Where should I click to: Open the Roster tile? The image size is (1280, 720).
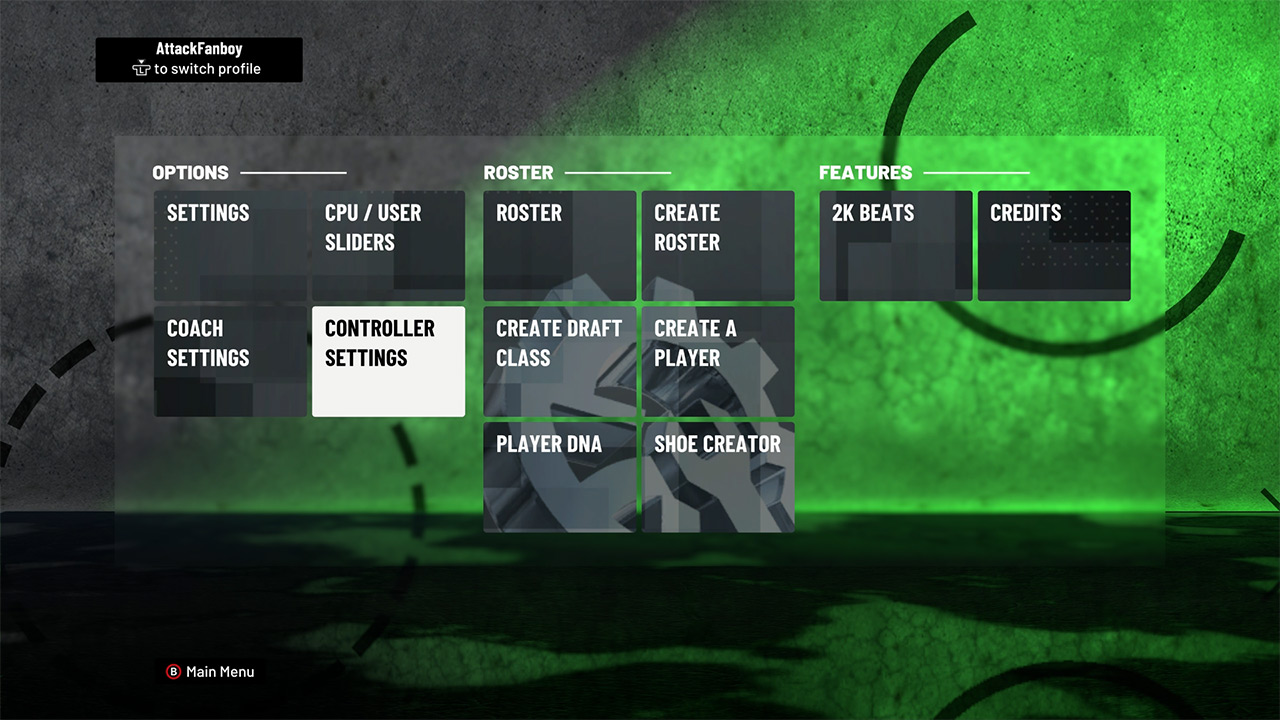[559, 245]
